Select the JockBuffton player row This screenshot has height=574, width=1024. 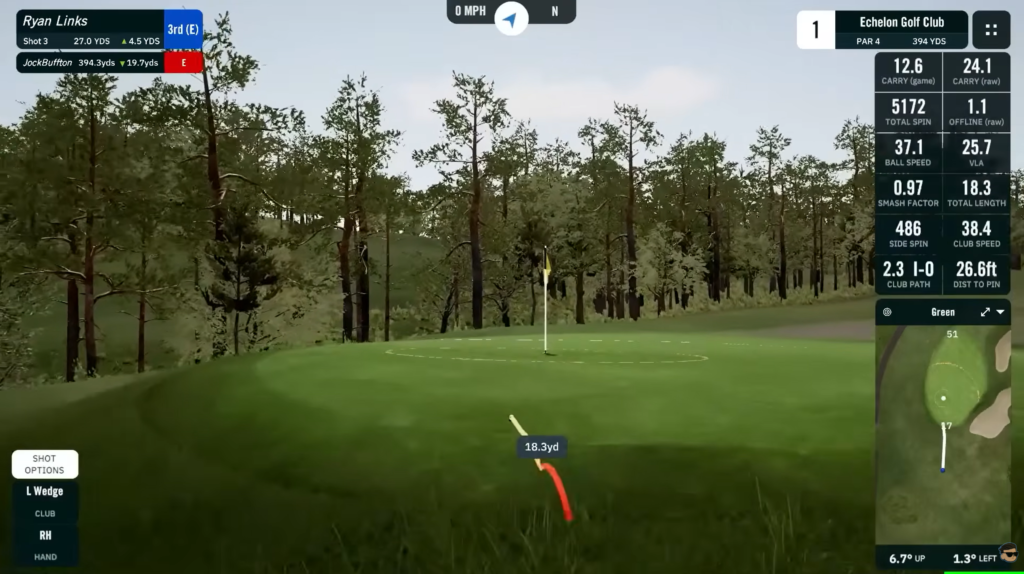[90, 62]
